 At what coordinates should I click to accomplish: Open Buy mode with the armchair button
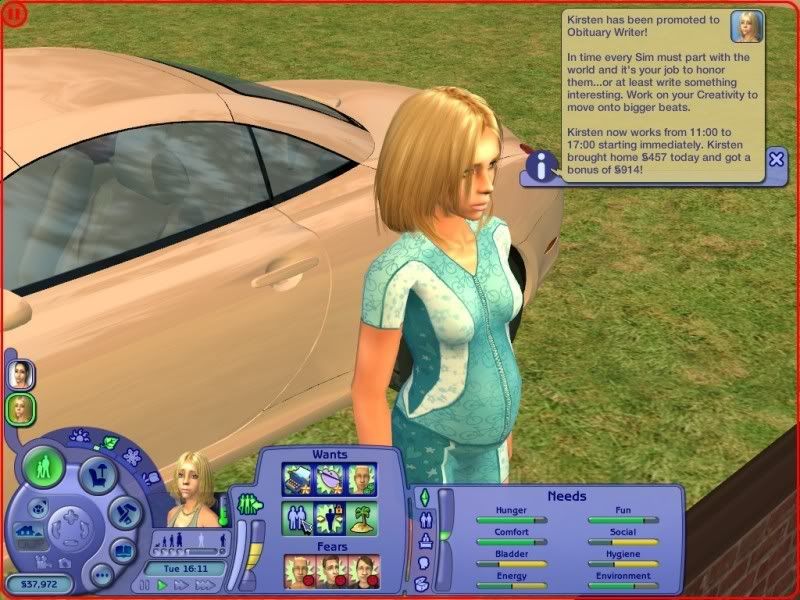[97, 474]
